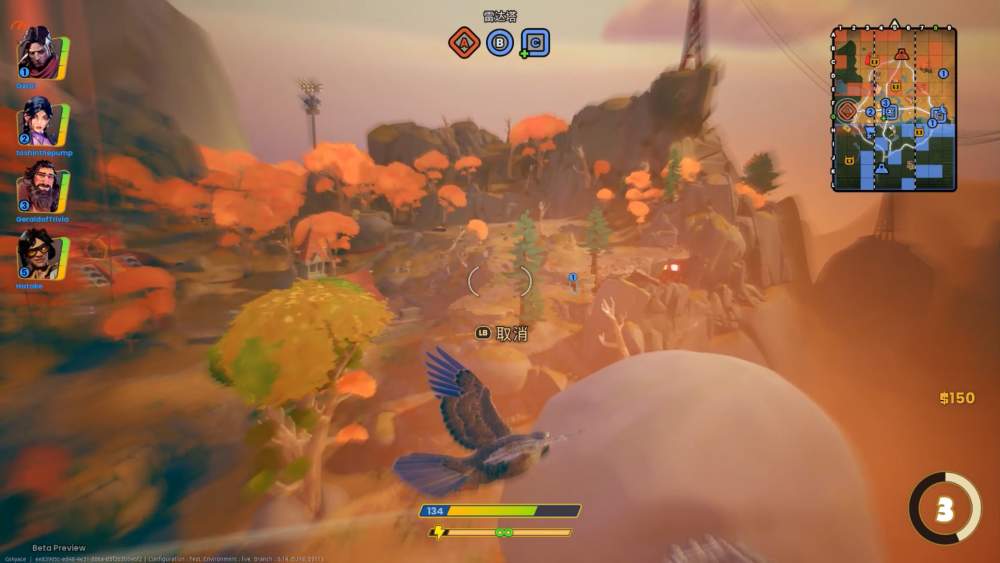This screenshot has width=1000, height=563.
Task: Click the round ability counter showing 3
Action: click(944, 509)
